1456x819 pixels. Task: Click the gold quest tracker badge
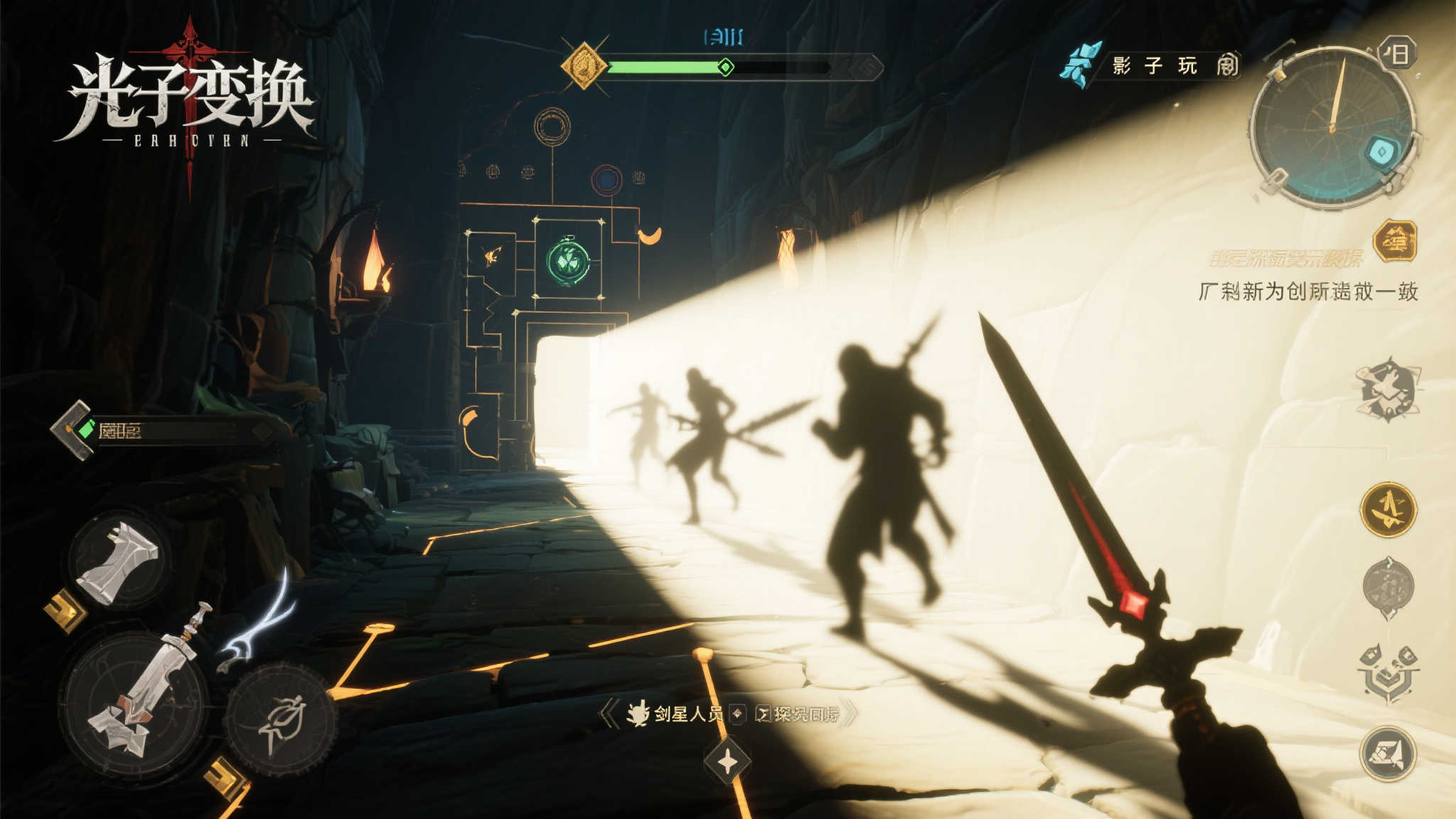(x=1395, y=242)
